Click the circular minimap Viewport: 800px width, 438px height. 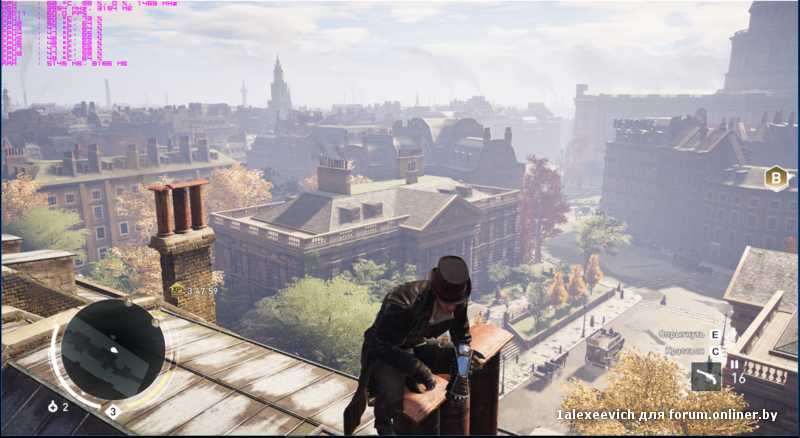coord(113,349)
